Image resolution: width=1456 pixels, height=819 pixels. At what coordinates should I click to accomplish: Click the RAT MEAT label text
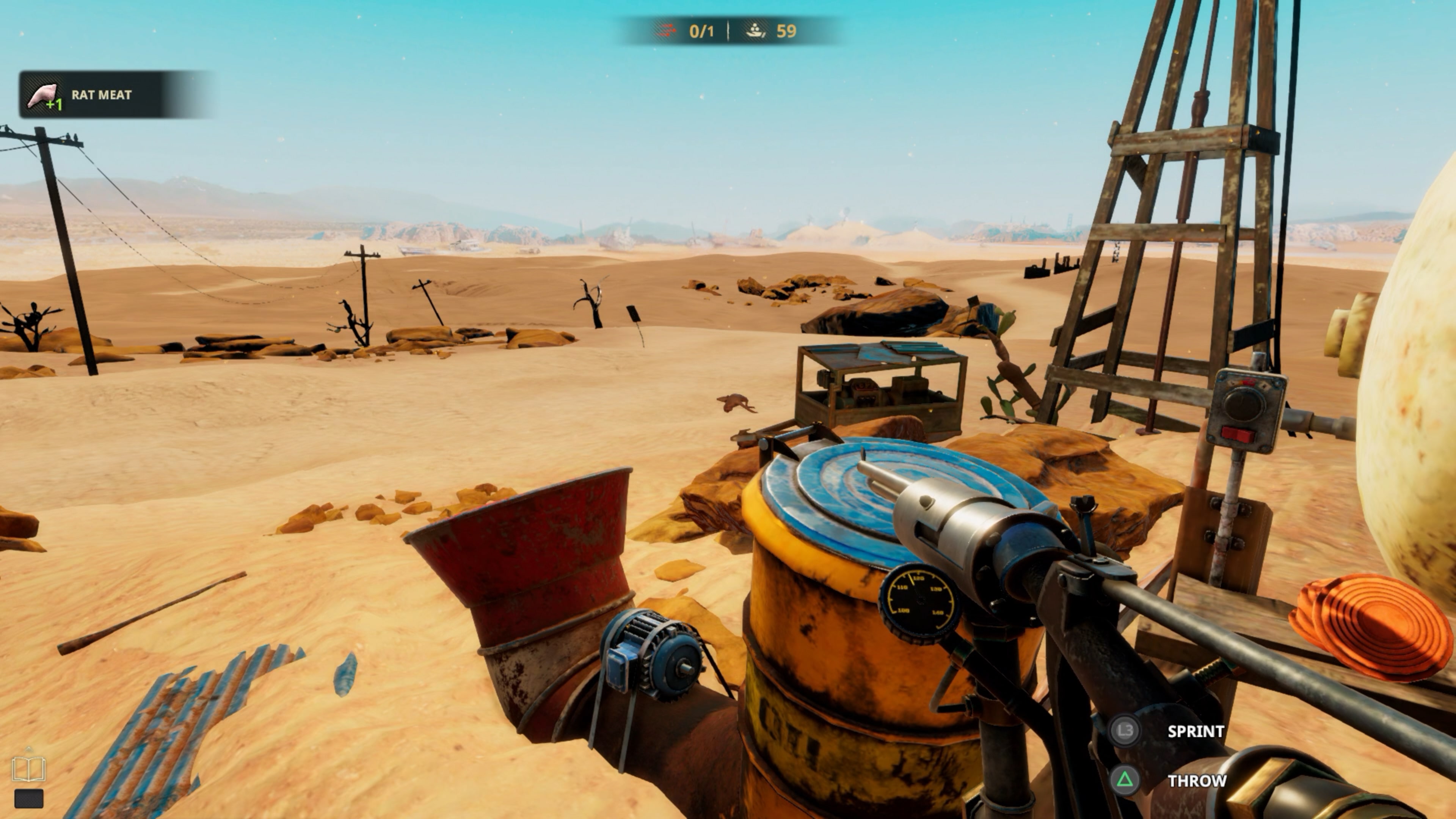(102, 95)
